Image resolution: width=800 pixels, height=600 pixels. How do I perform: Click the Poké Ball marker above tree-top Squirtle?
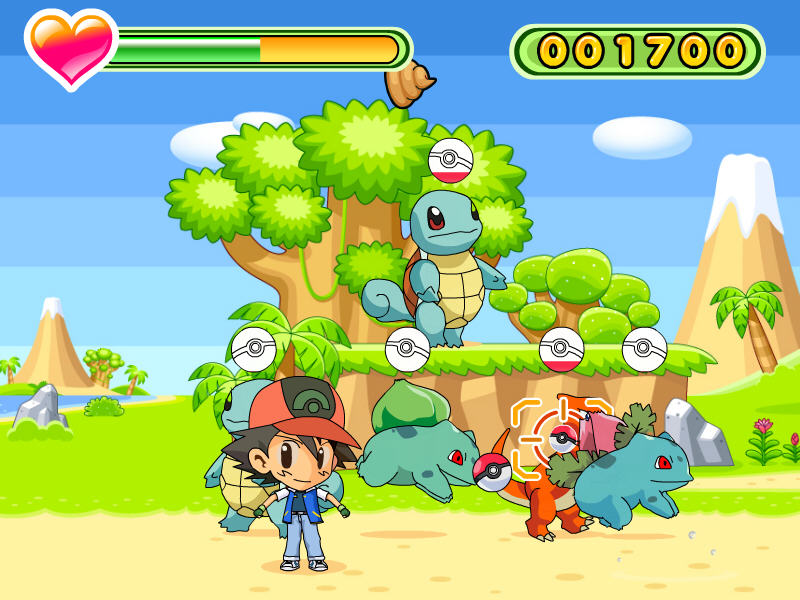click(450, 161)
